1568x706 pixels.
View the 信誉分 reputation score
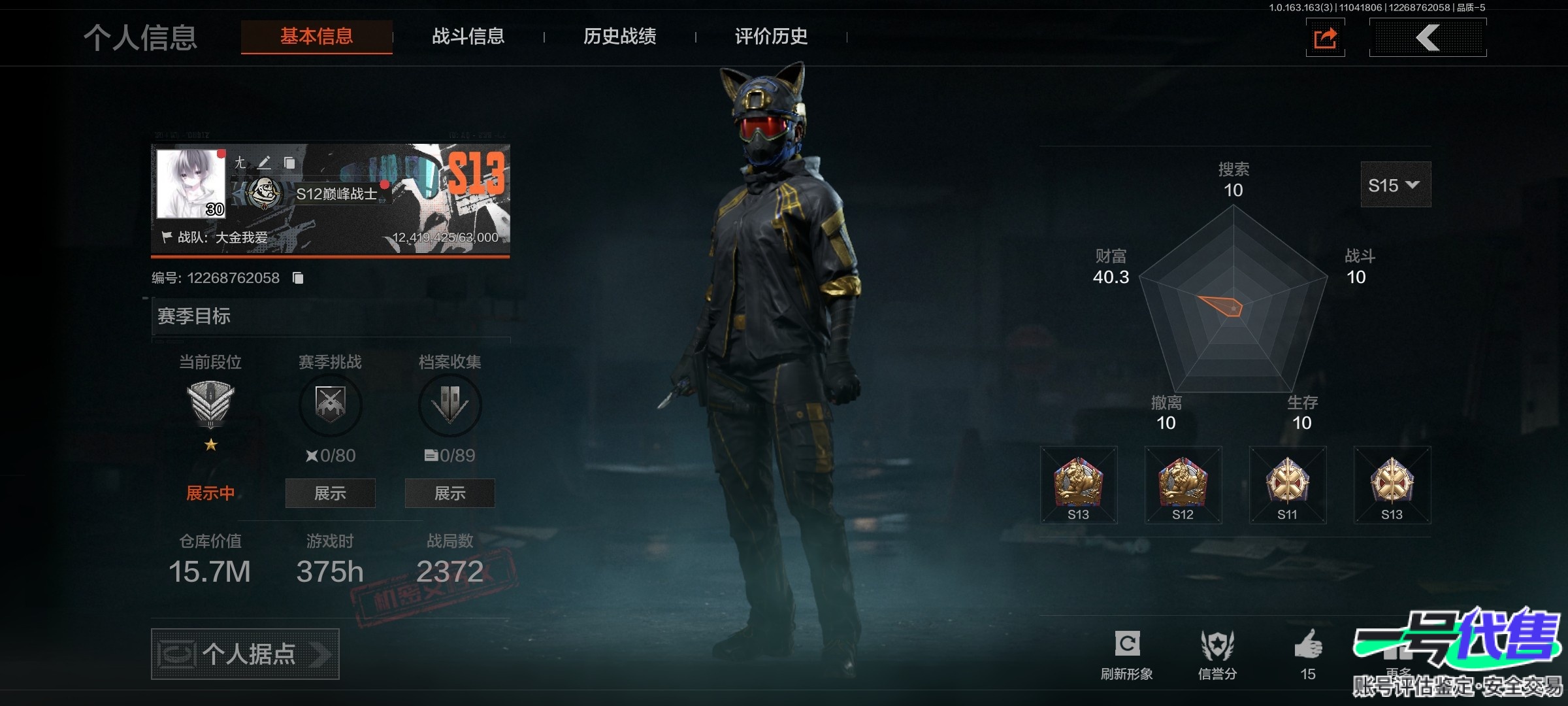click(x=1217, y=654)
